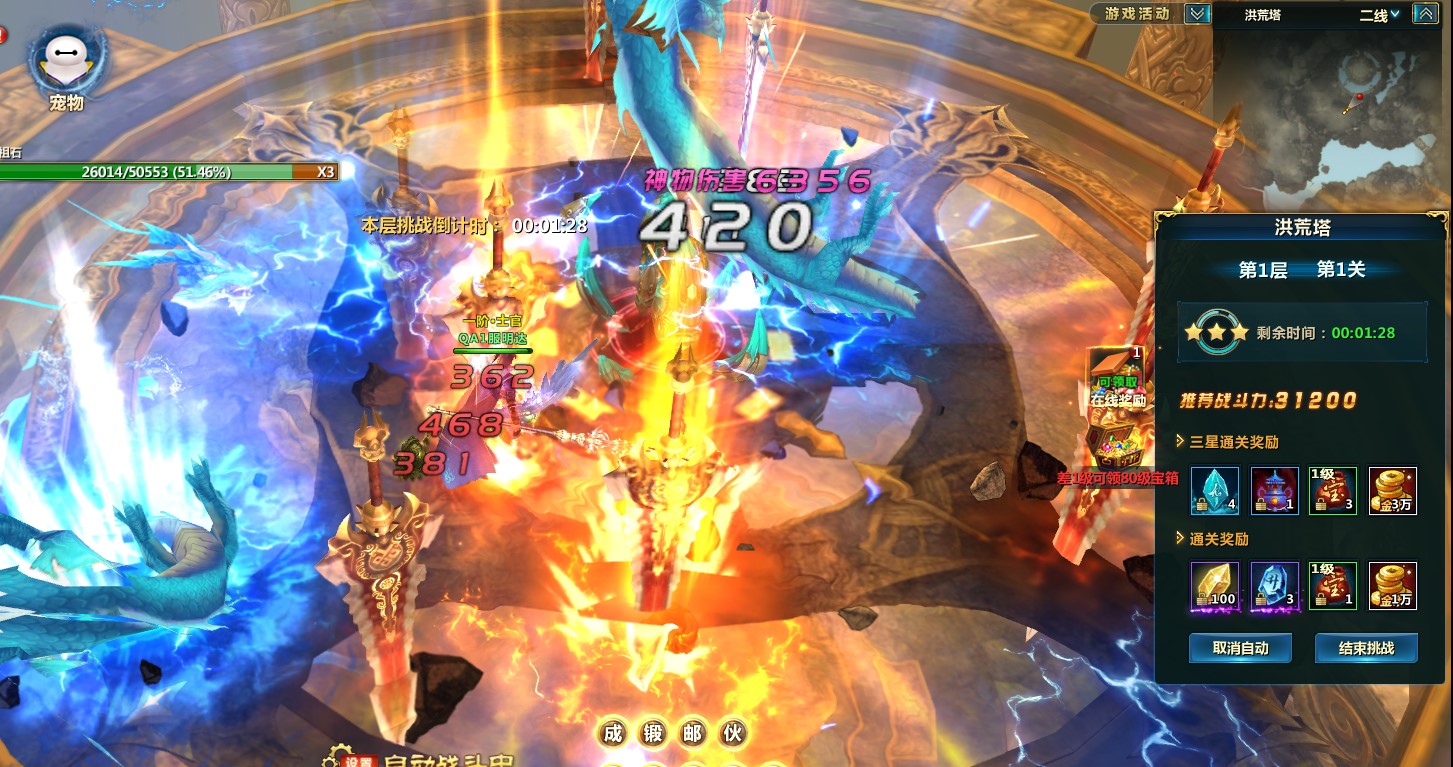Viewport: 1453px width, 767px height.
Task: Open the 宠物 pet icon
Action: (x=65, y=62)
